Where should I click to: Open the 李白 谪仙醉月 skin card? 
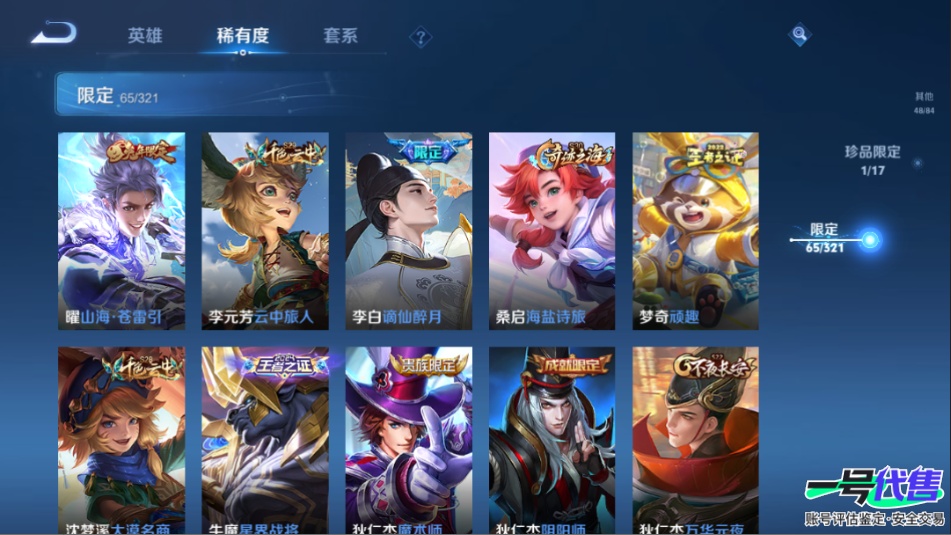click(x=409, y=231)
